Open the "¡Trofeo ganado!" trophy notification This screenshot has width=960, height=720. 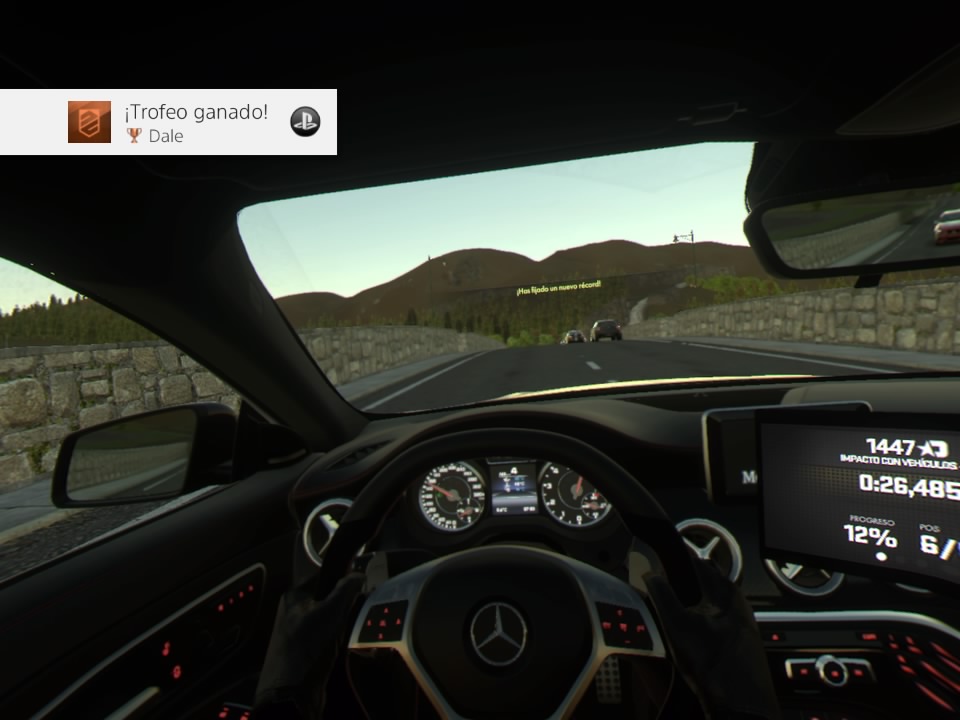pos(196,113)
